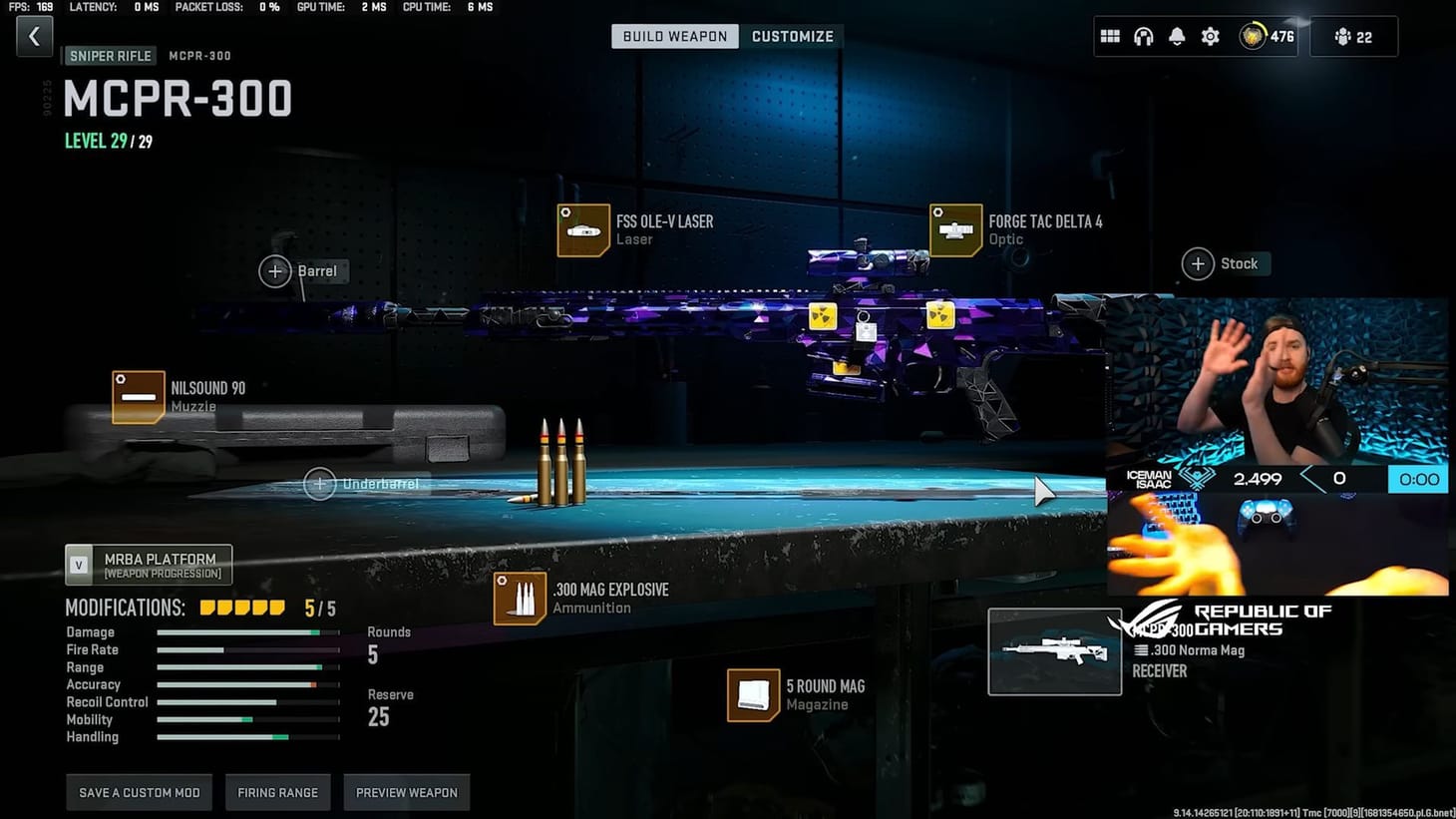The height and width of the screenshot is (819, 1456).
Task: Click the headset audio icon
Action: [1143, 36]
